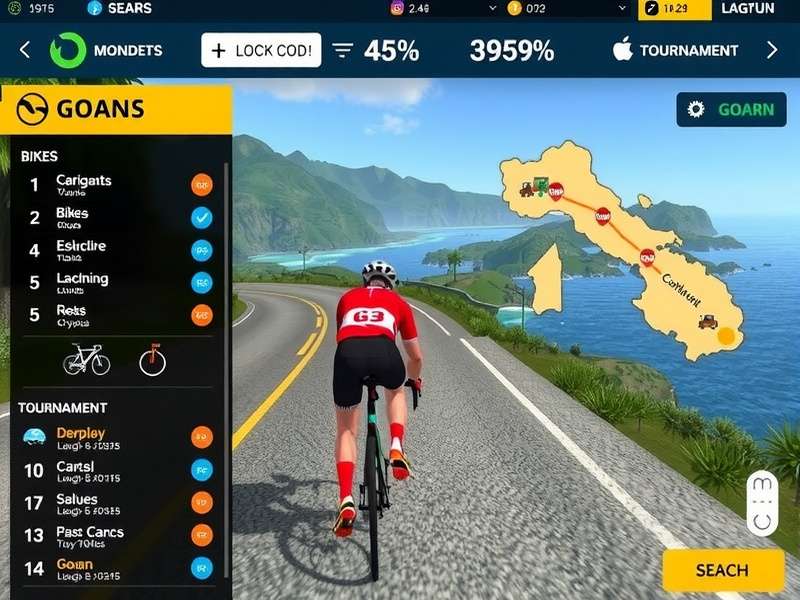Open the TOURNAMENT tab
Screen dimensions: 800x600
click(x=675, y=50)
